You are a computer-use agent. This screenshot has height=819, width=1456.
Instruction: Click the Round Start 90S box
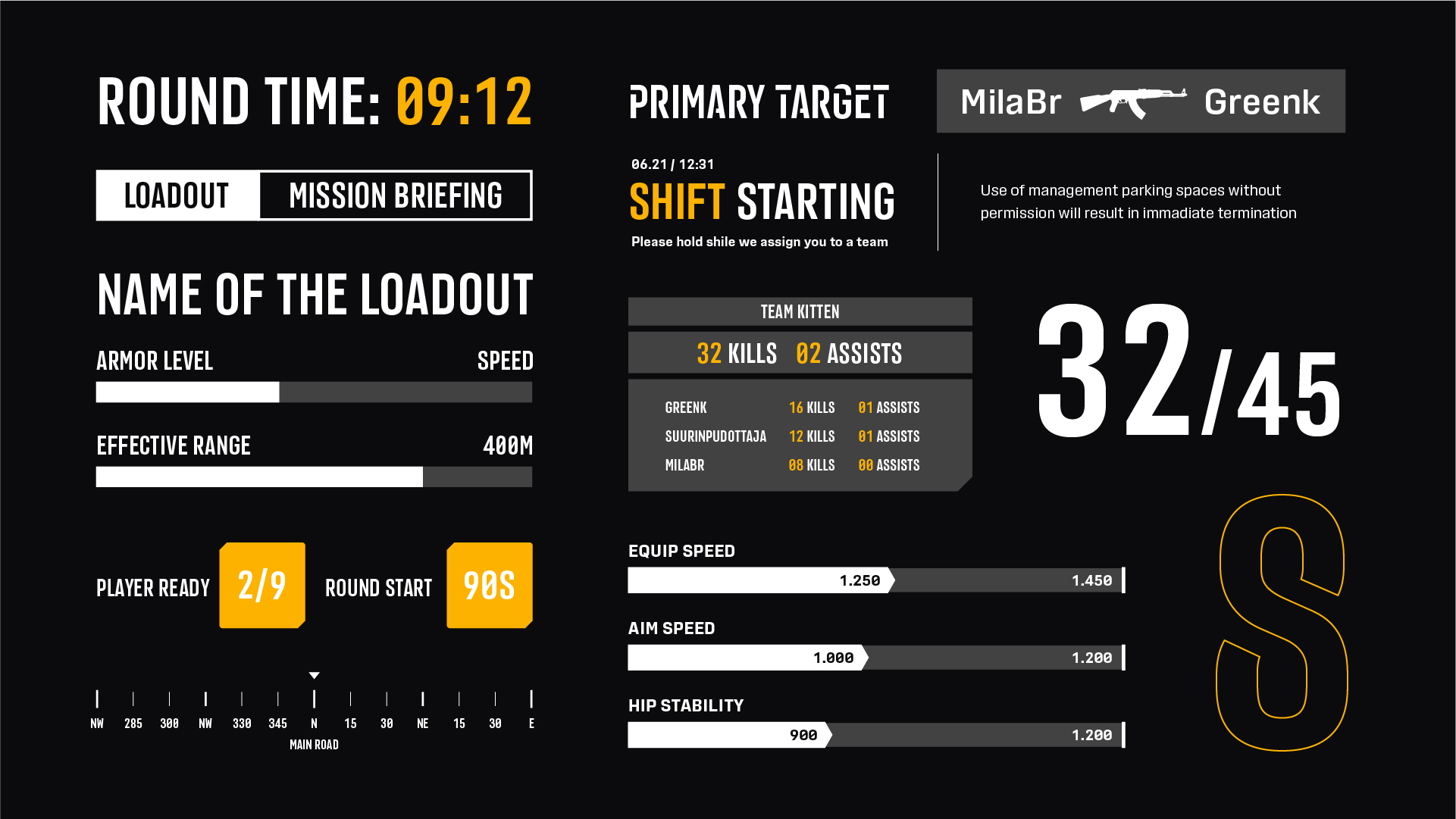click(x=489, y=585)
